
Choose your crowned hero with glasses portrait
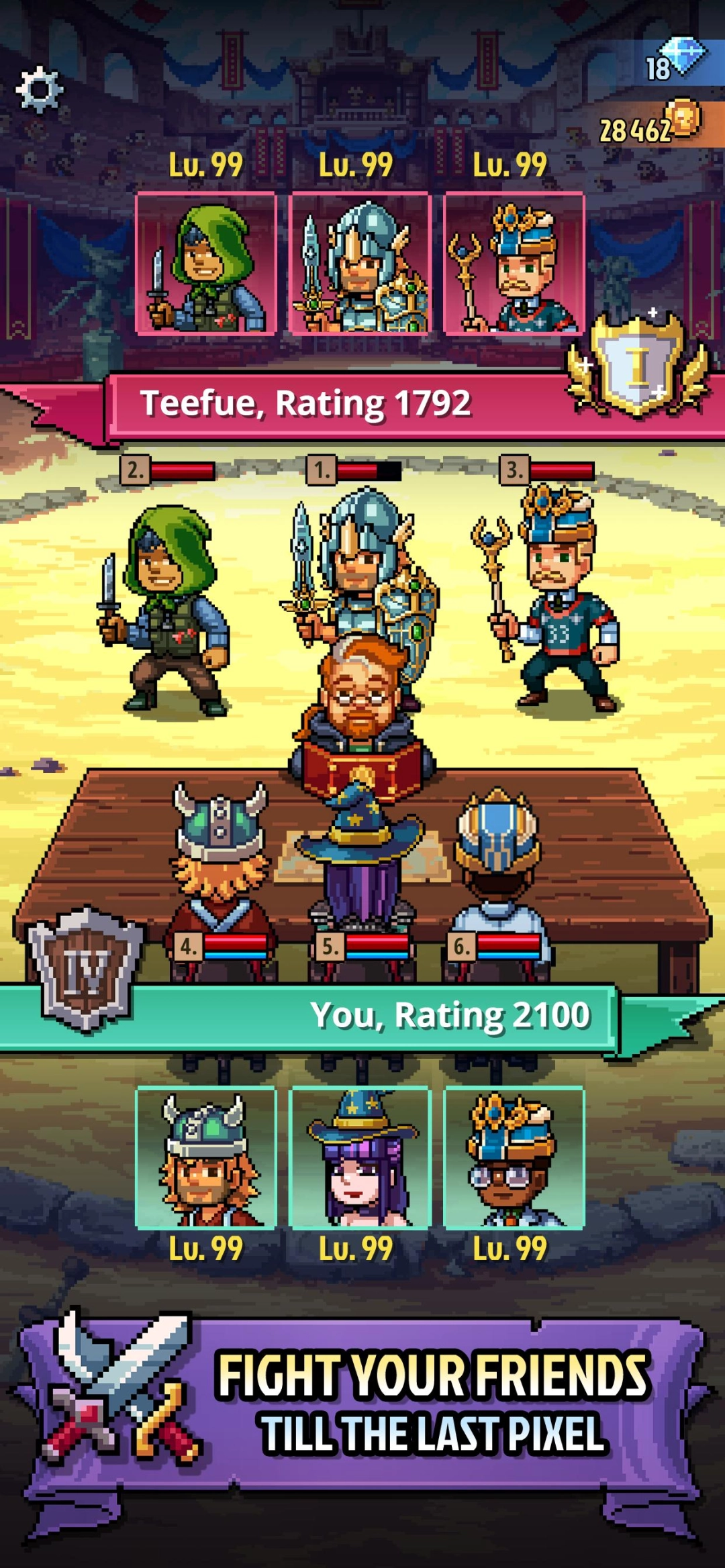pyautogui.click(x=514, y=1157)
